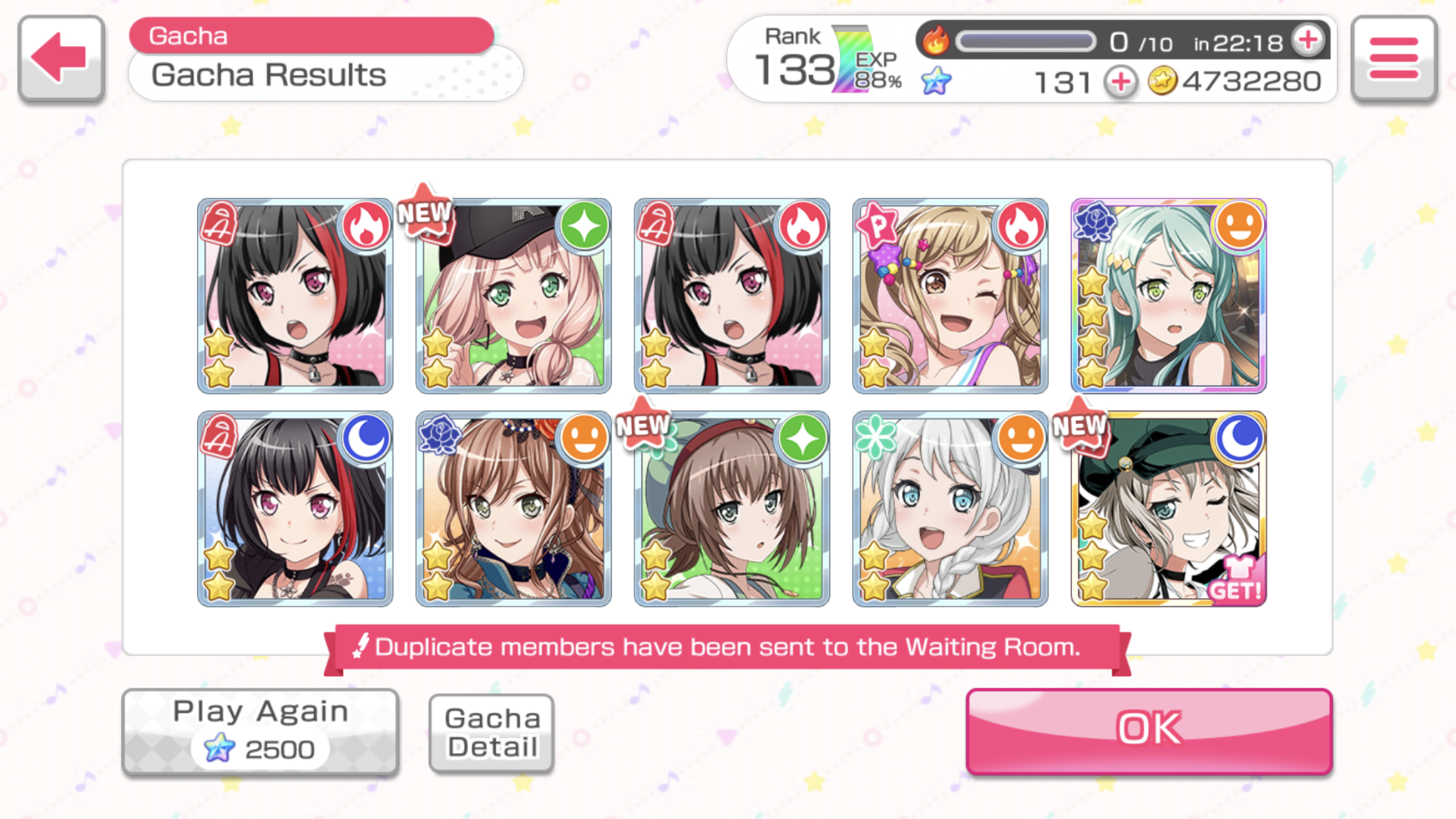
Task: Select the white-haired braided girl card
Action: [950, 508]
